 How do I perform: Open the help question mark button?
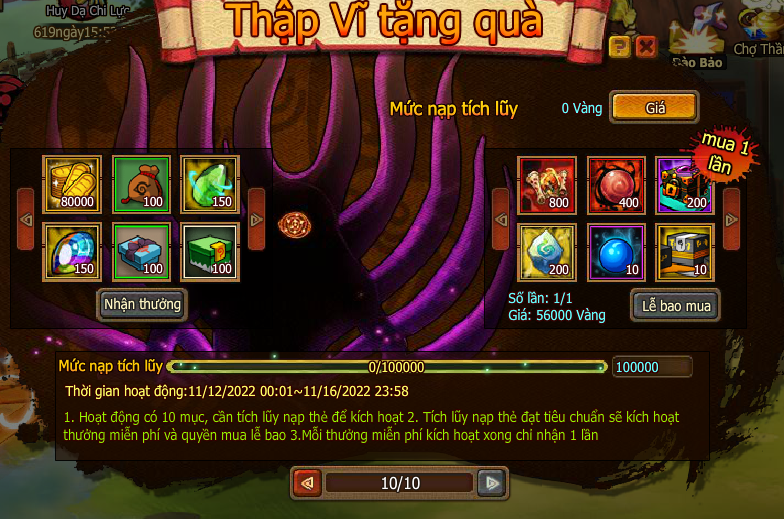619,46
